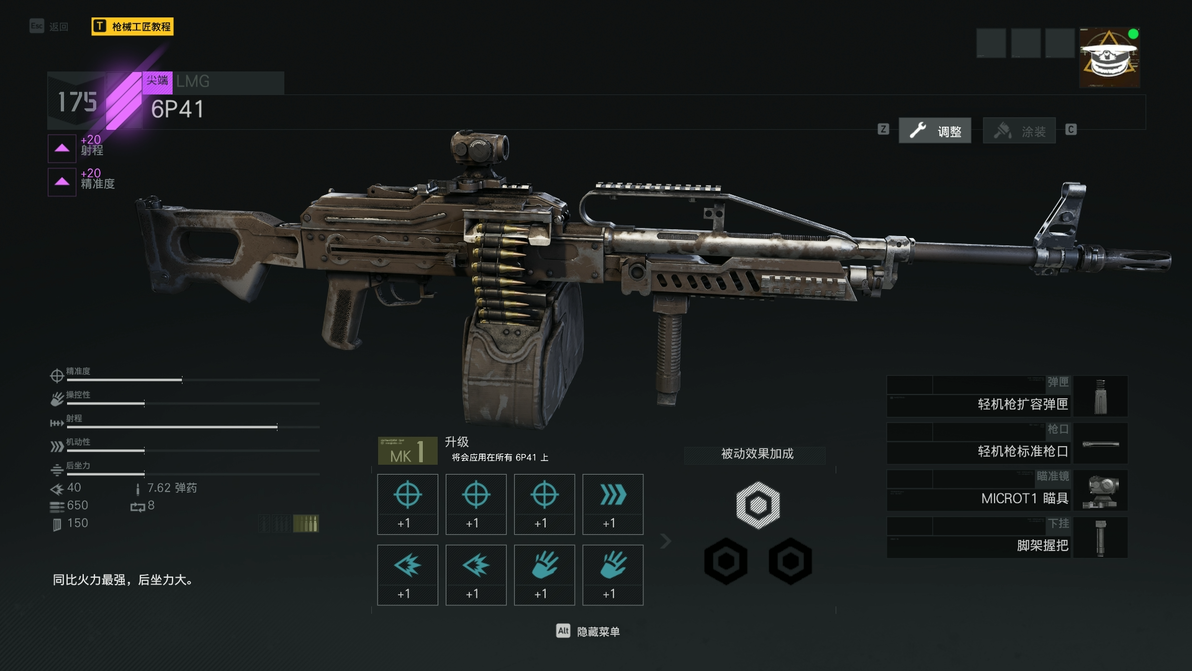Image resolution: width=1192 pixels, height=671 pixels.
Task: Select the 轻机枪扩容弹匣 magazine slot
Action: [x=1006, y=397]
